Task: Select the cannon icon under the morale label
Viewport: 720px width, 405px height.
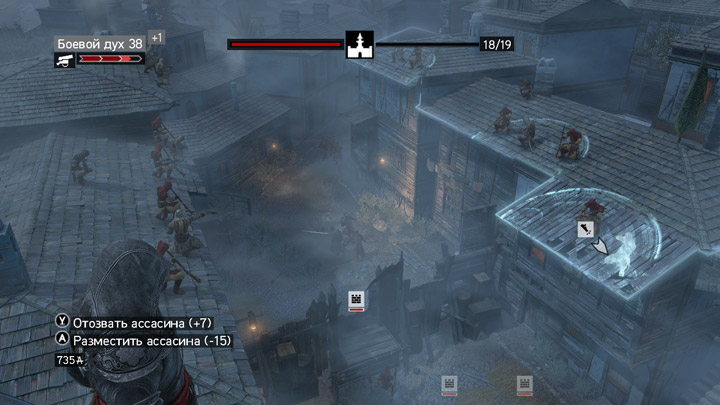Action: [63, 60]
